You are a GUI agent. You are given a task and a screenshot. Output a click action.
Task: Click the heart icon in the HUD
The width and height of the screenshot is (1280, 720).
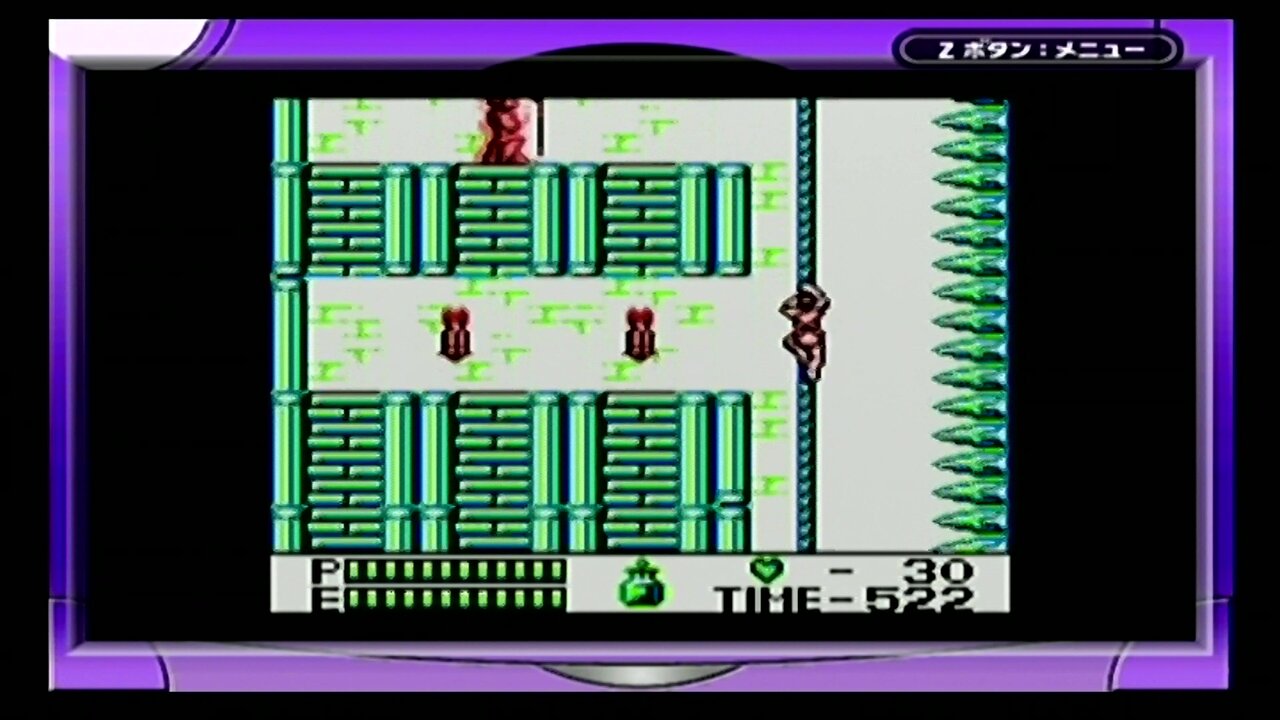point(765,571)
